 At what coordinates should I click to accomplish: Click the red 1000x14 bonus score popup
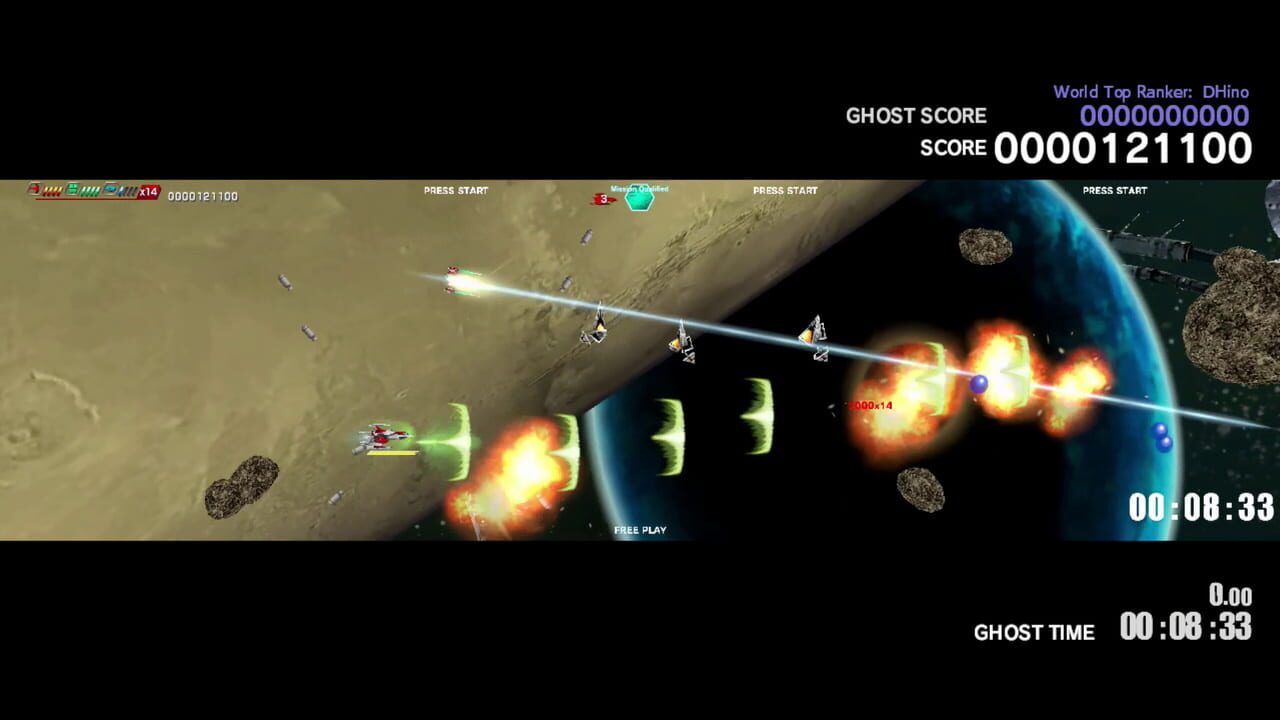[868, 404]
